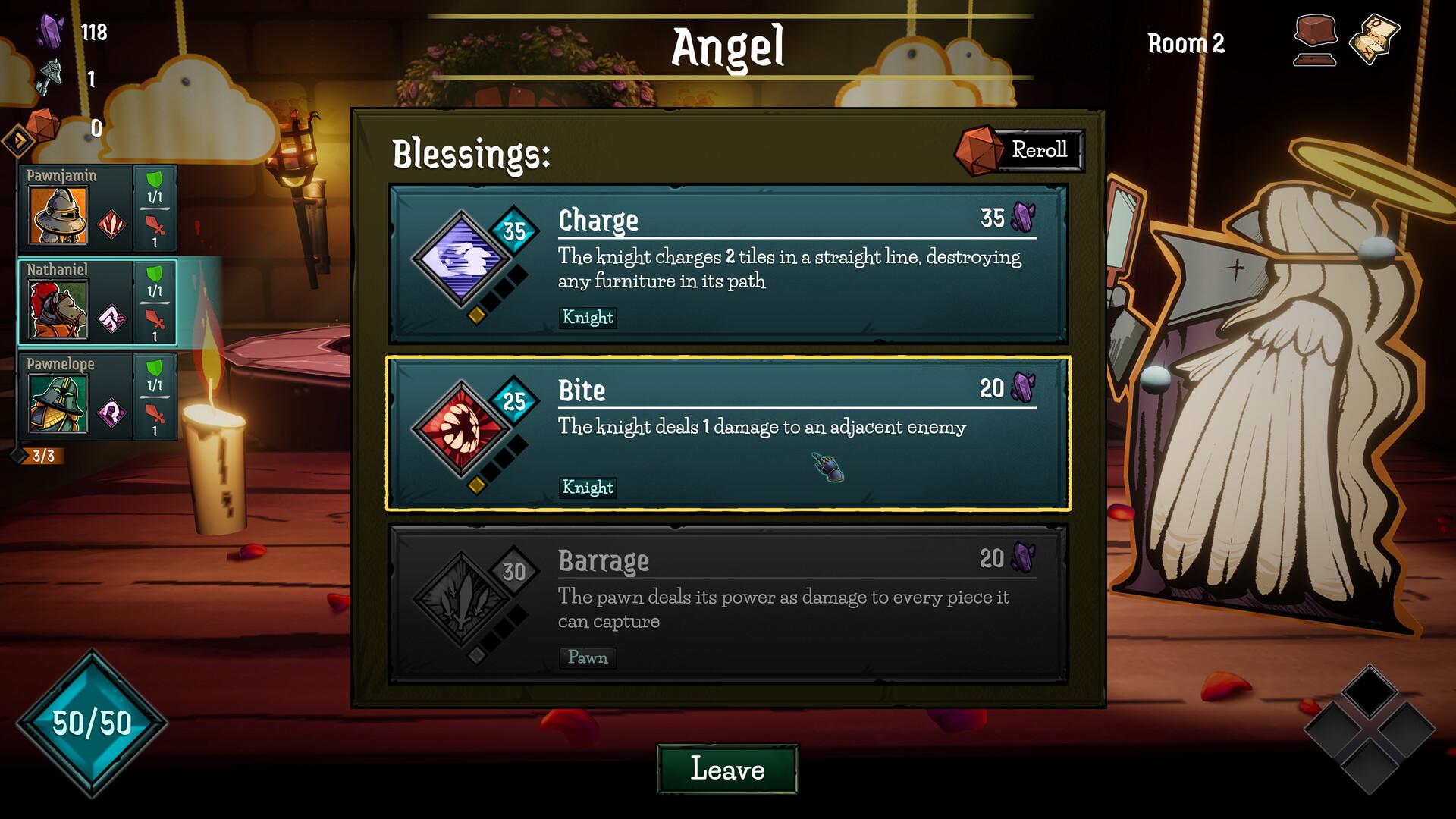The height and width of the screenshot is (819, 1456).
Task: Click the d20 icon beside Reroll
Action: (x=978, y=149)
